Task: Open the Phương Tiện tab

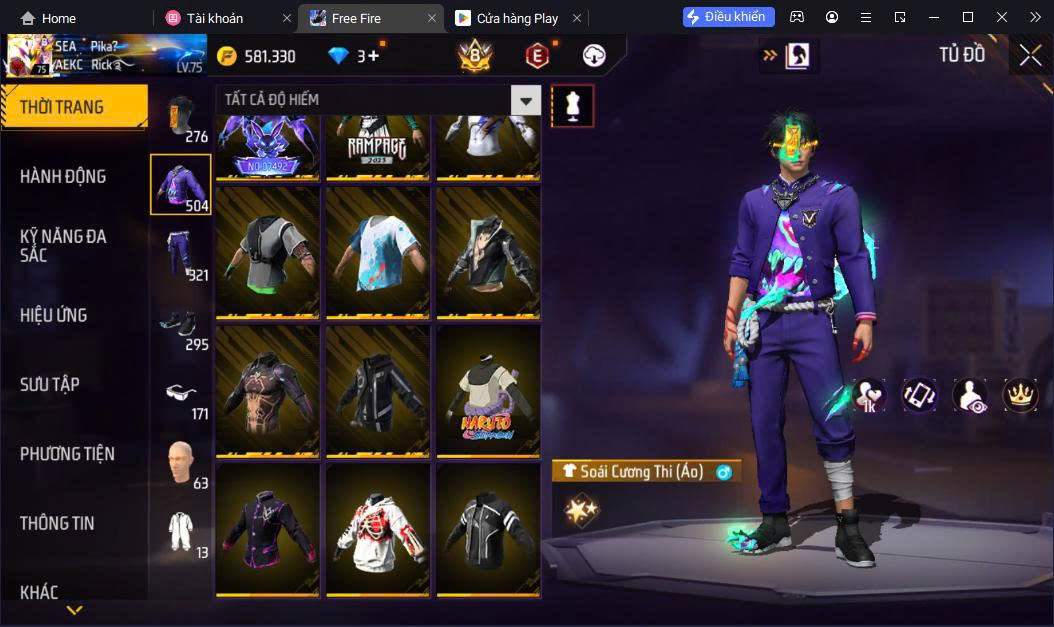Action: click(67, 454)
